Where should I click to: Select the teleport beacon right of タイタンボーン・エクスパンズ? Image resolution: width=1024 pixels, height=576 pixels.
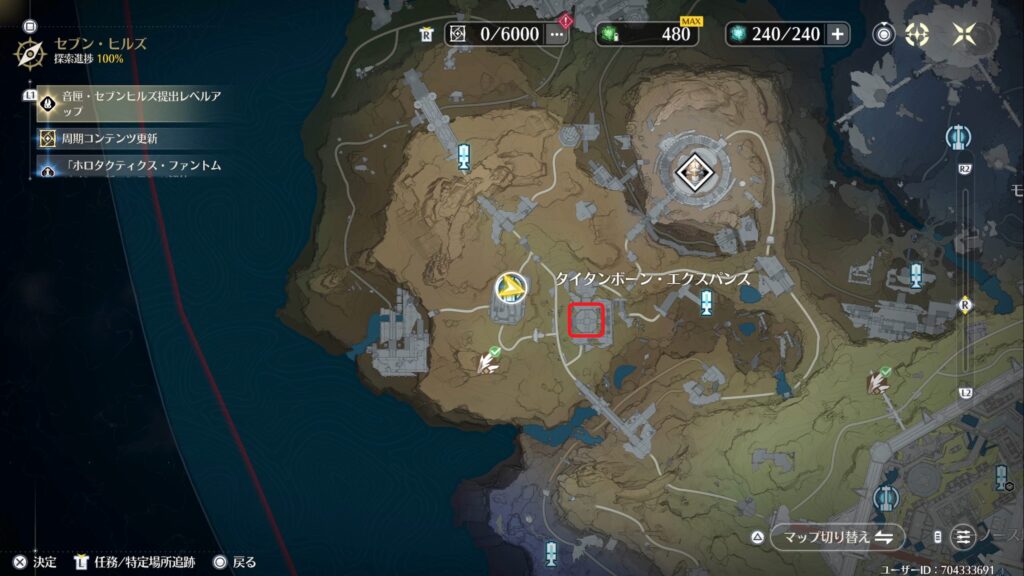(707, 302)
